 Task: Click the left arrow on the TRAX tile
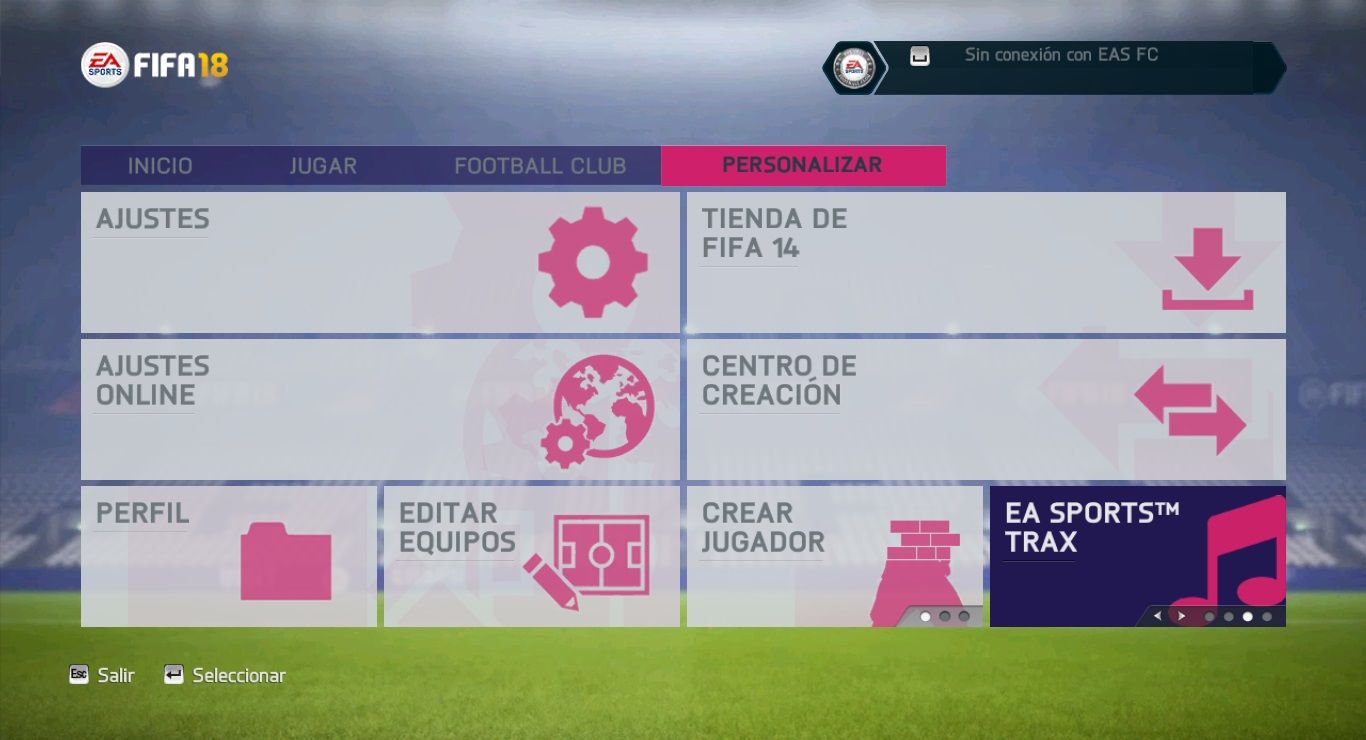pyautogui.click(x=1158, y=616)
